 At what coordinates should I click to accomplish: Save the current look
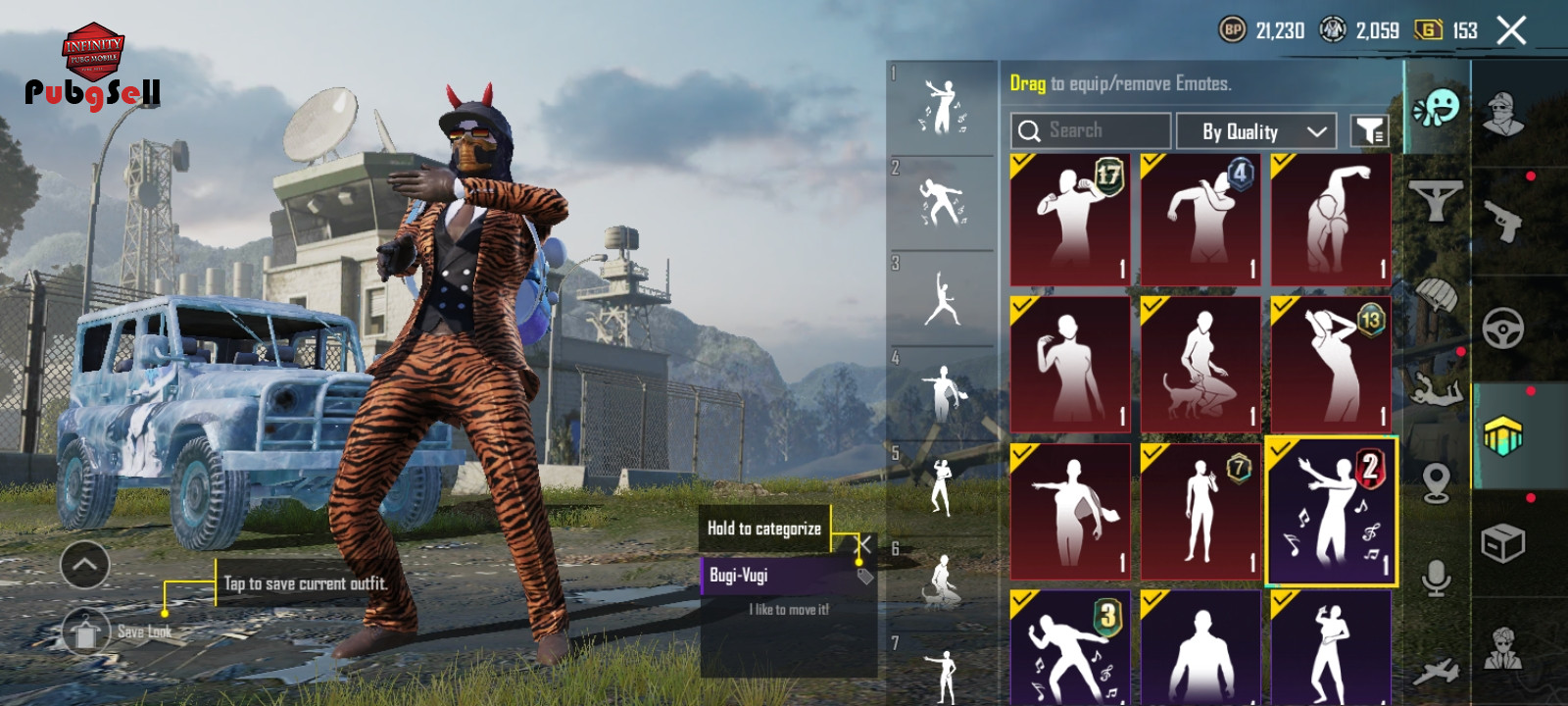click(x=86, y=632)
